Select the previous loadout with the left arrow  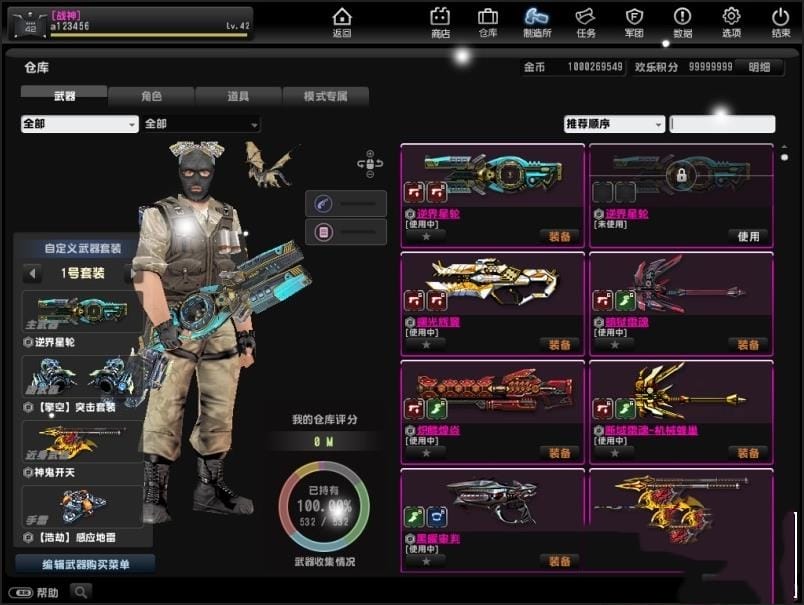tap(33, 273)
